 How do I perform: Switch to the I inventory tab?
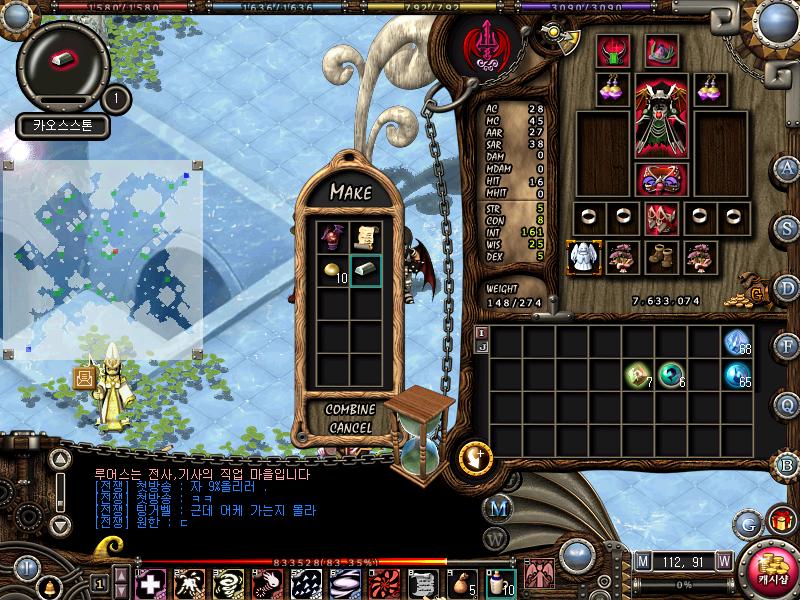(x=481, y=332)
